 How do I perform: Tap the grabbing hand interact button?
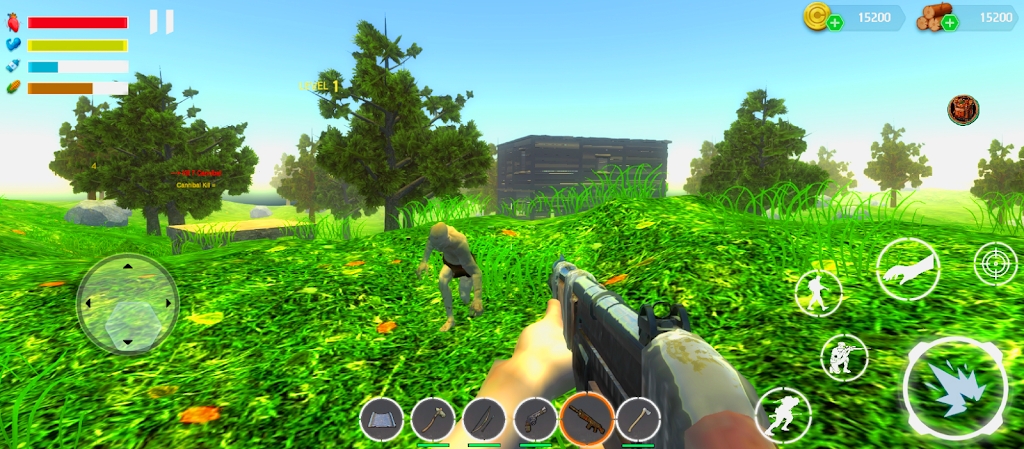tap(908, 270)
